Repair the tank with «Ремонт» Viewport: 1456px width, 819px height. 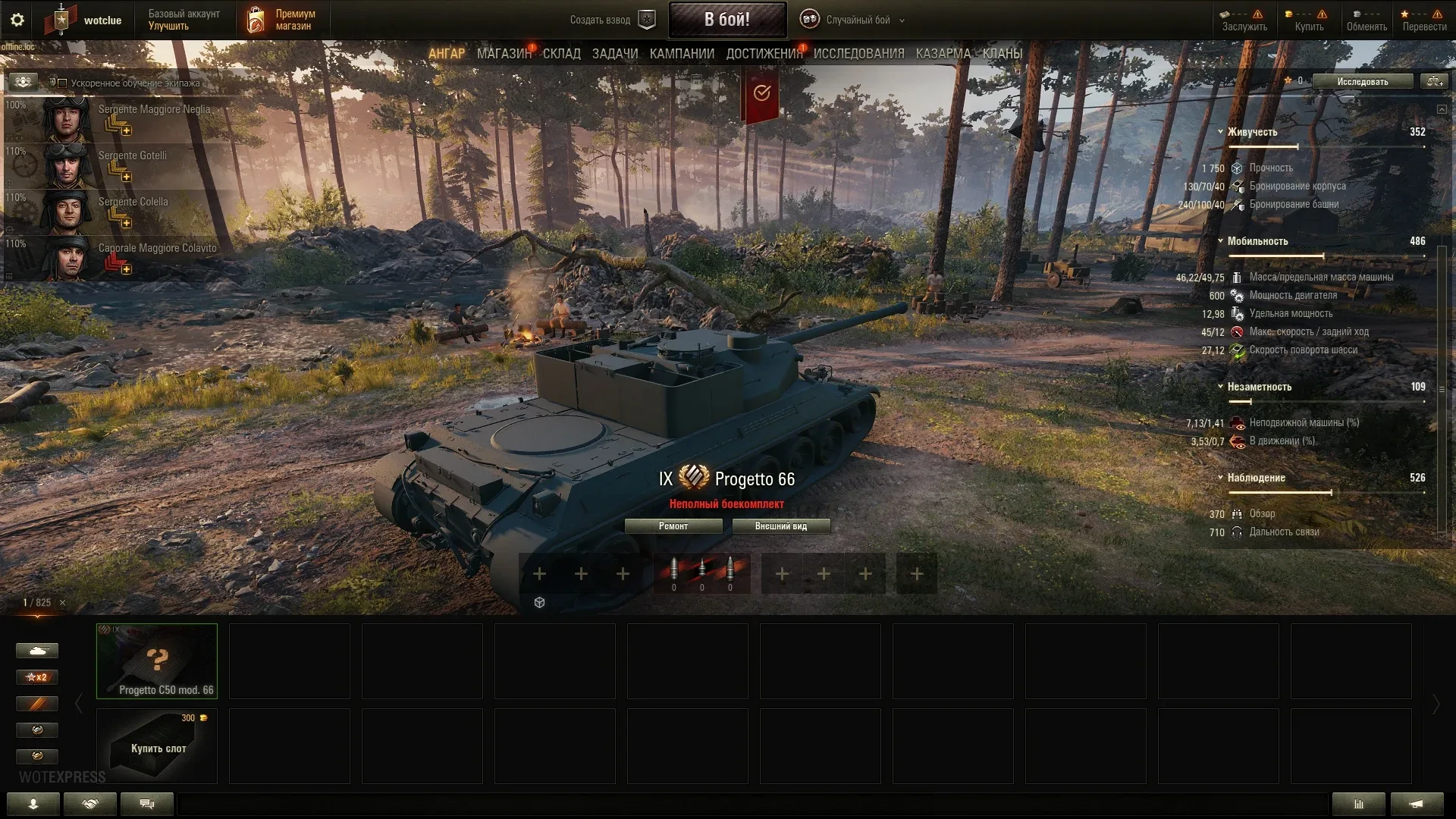click(673, 526)
